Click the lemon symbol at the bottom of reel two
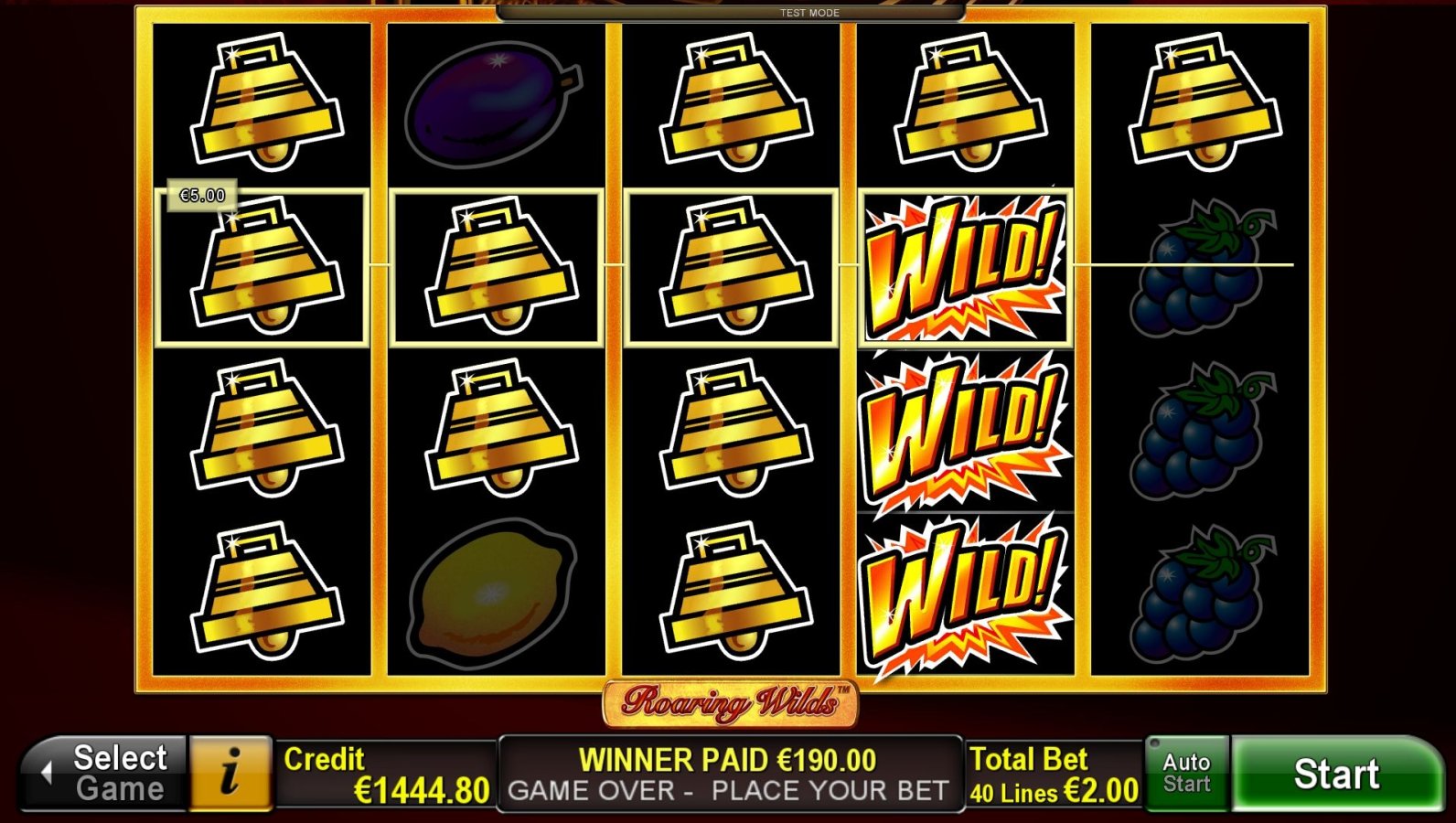Image resolution: width=1456 pixels, height=823 pixels. pyautogui.click(x=494, y=590)
